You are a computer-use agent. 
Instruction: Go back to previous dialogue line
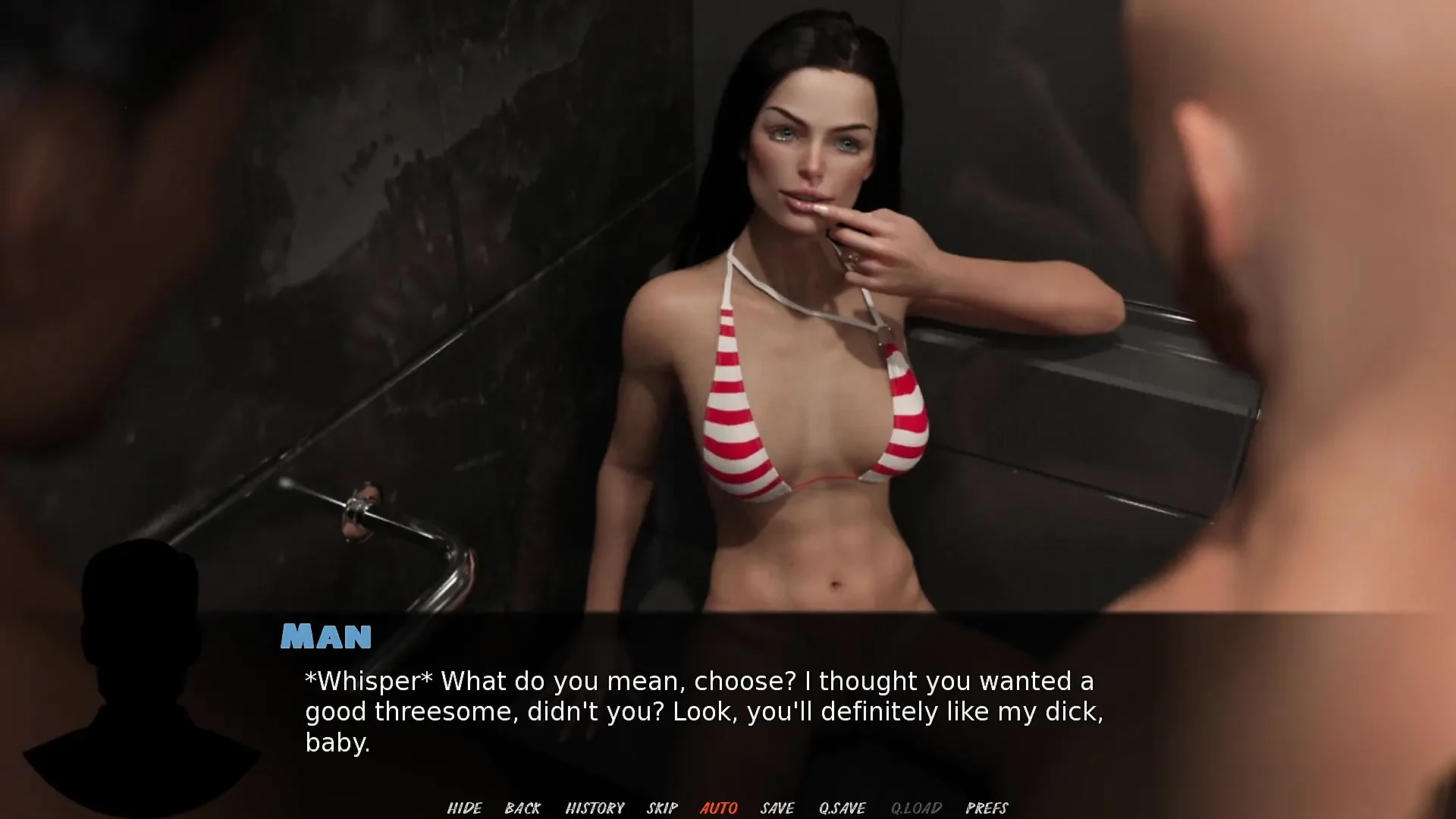point(522,808)
